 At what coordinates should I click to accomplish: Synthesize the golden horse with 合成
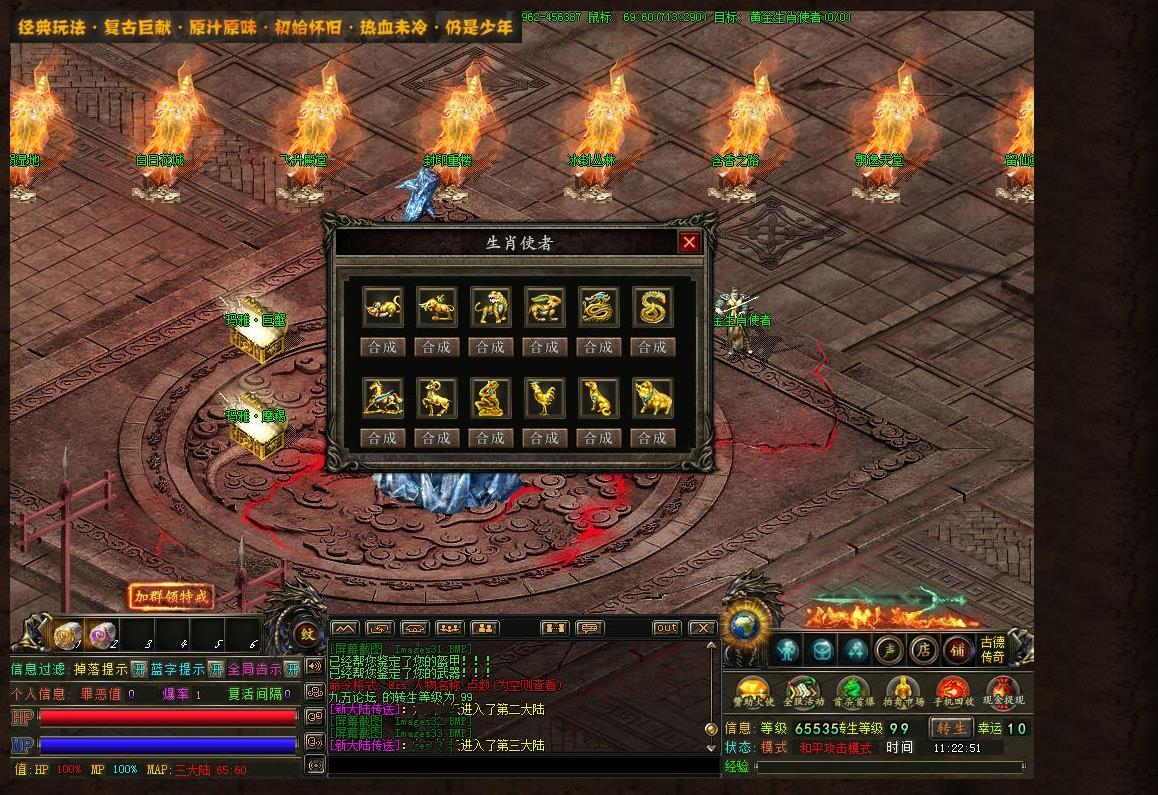coord(382,438)
